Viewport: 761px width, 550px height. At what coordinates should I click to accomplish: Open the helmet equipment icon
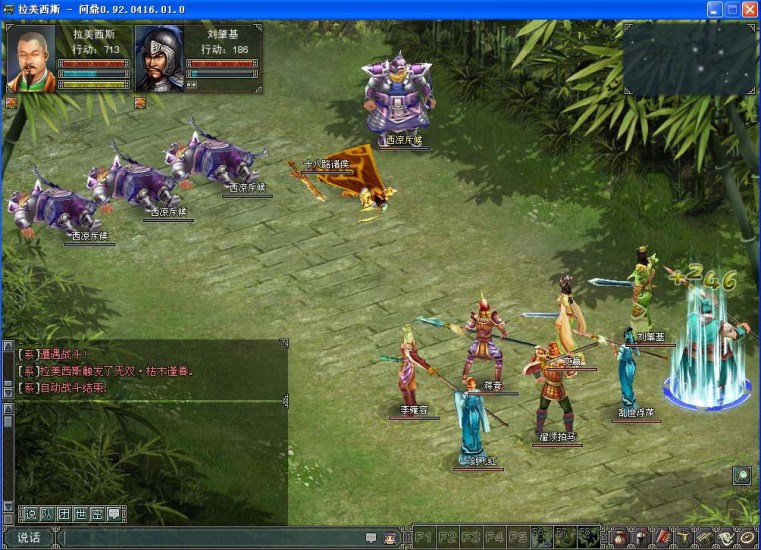[x=641, y=538]
